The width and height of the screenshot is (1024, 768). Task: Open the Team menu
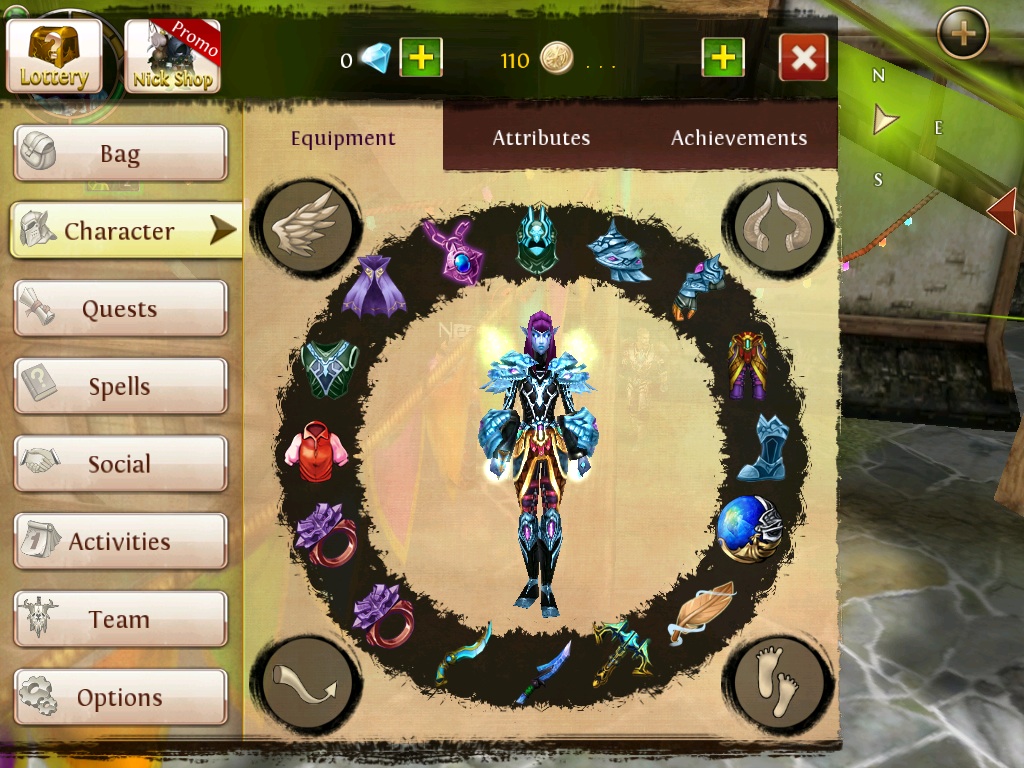tap(120, 620)
